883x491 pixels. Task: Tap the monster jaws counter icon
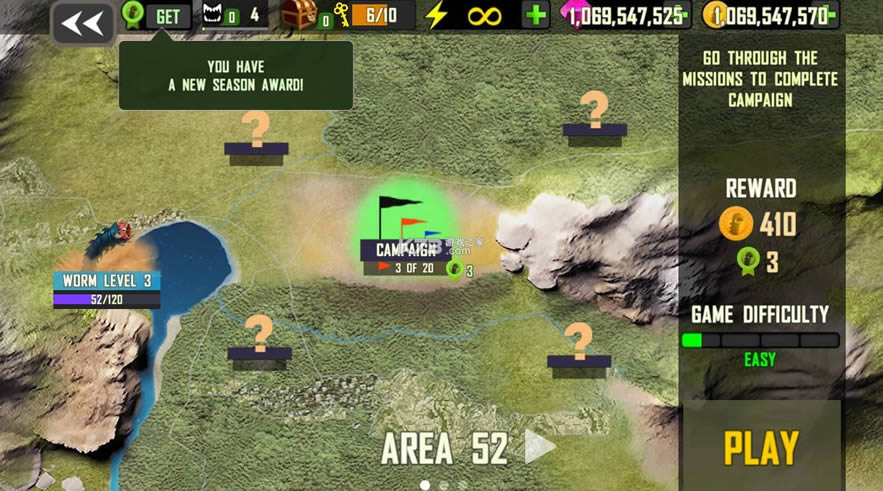pos(215,15)
